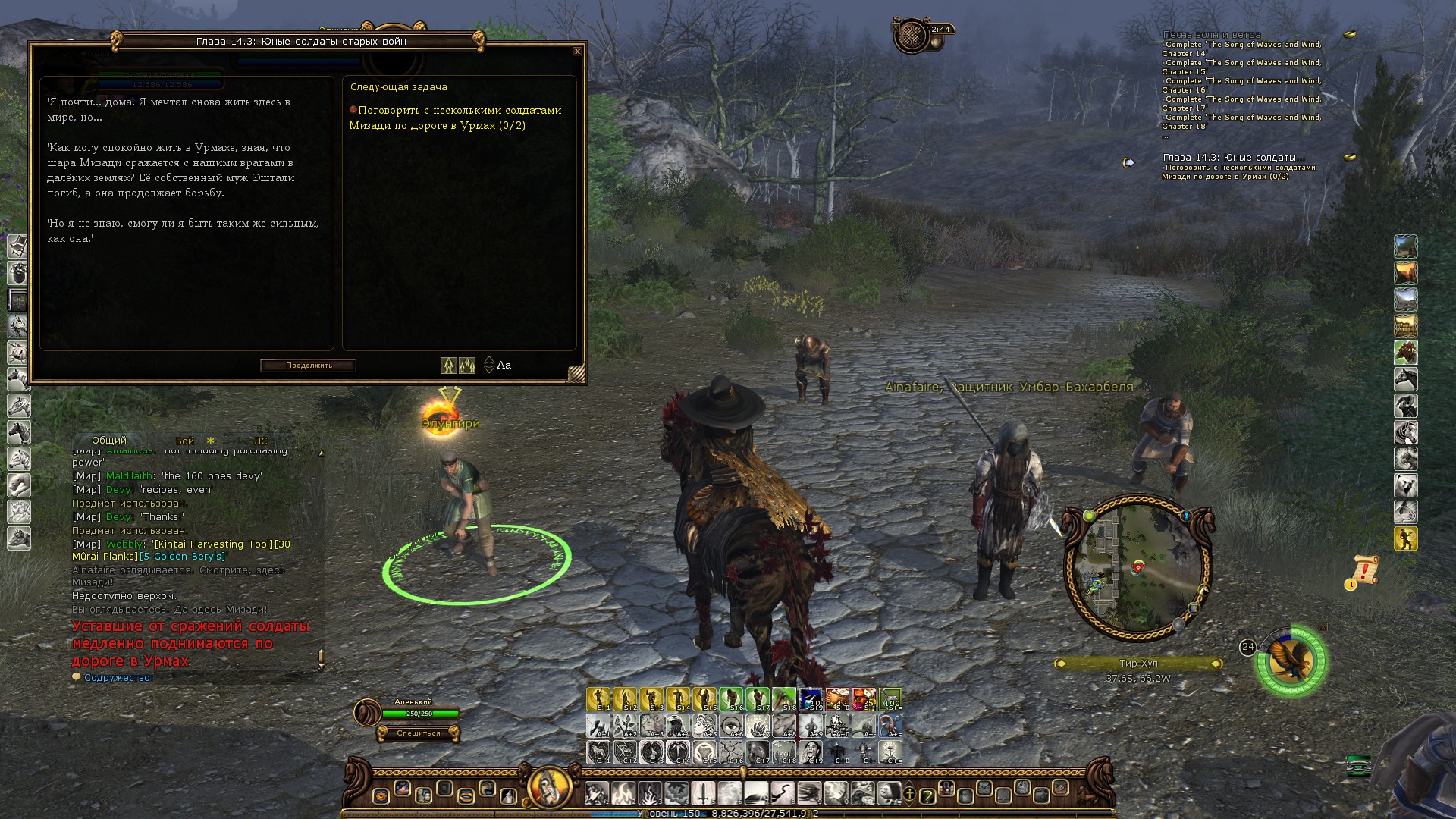Open the Бой chat tab

(x=185, y=441)
